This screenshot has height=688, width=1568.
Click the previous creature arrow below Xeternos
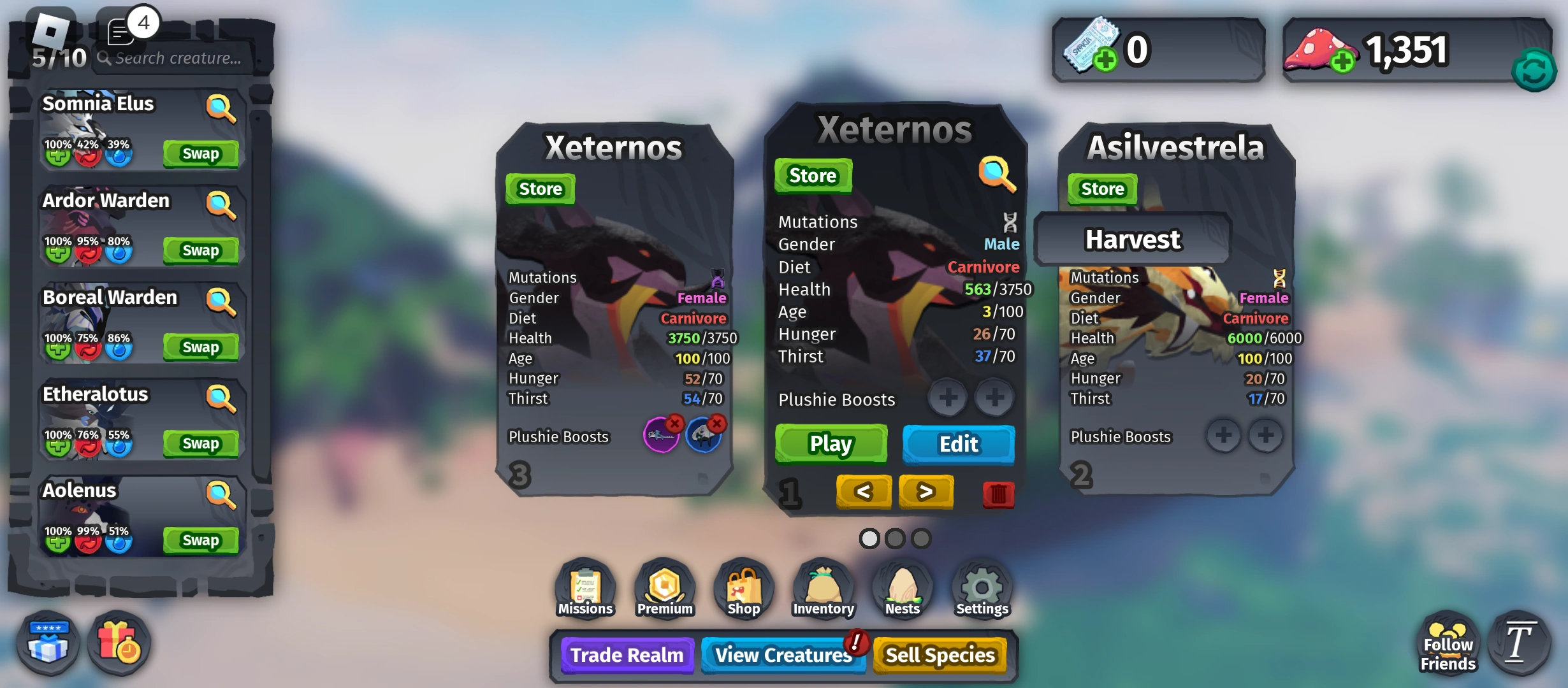[863, 492]
